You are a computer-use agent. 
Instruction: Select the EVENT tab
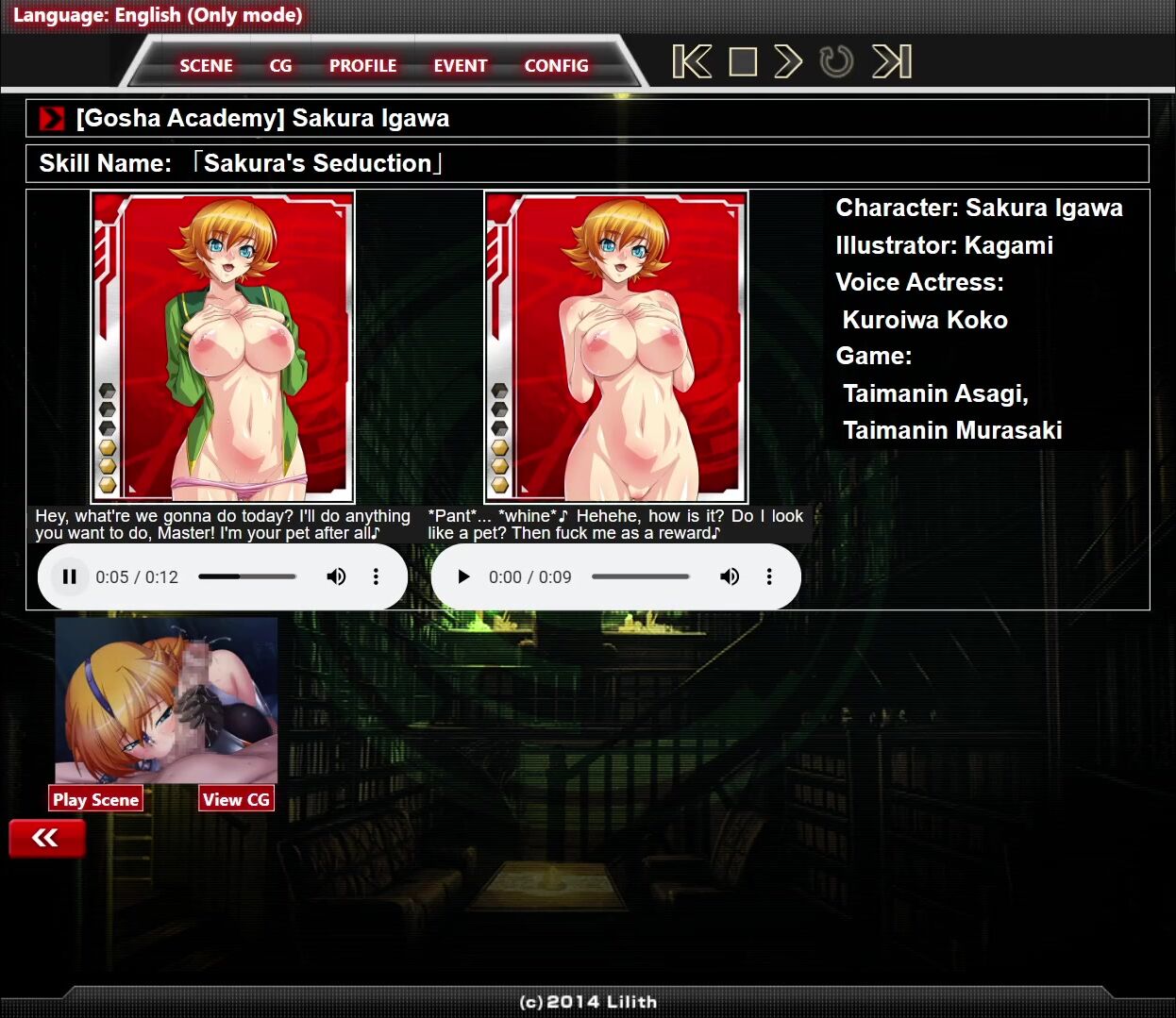pyautogui.click(x=461, y=65)
